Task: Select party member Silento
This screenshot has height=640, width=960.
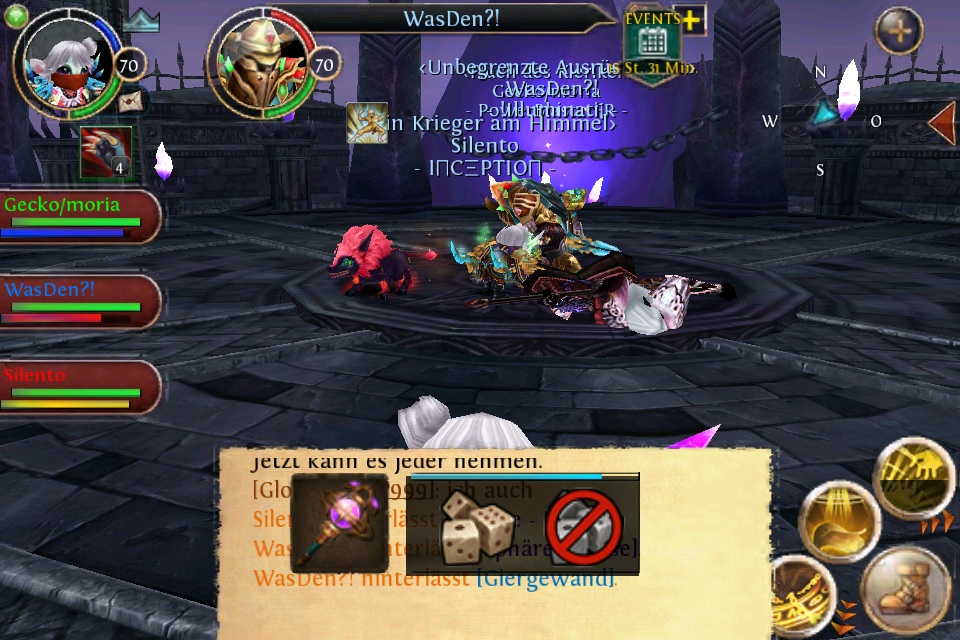Action: pyautogui.click(x=78, y=388)
